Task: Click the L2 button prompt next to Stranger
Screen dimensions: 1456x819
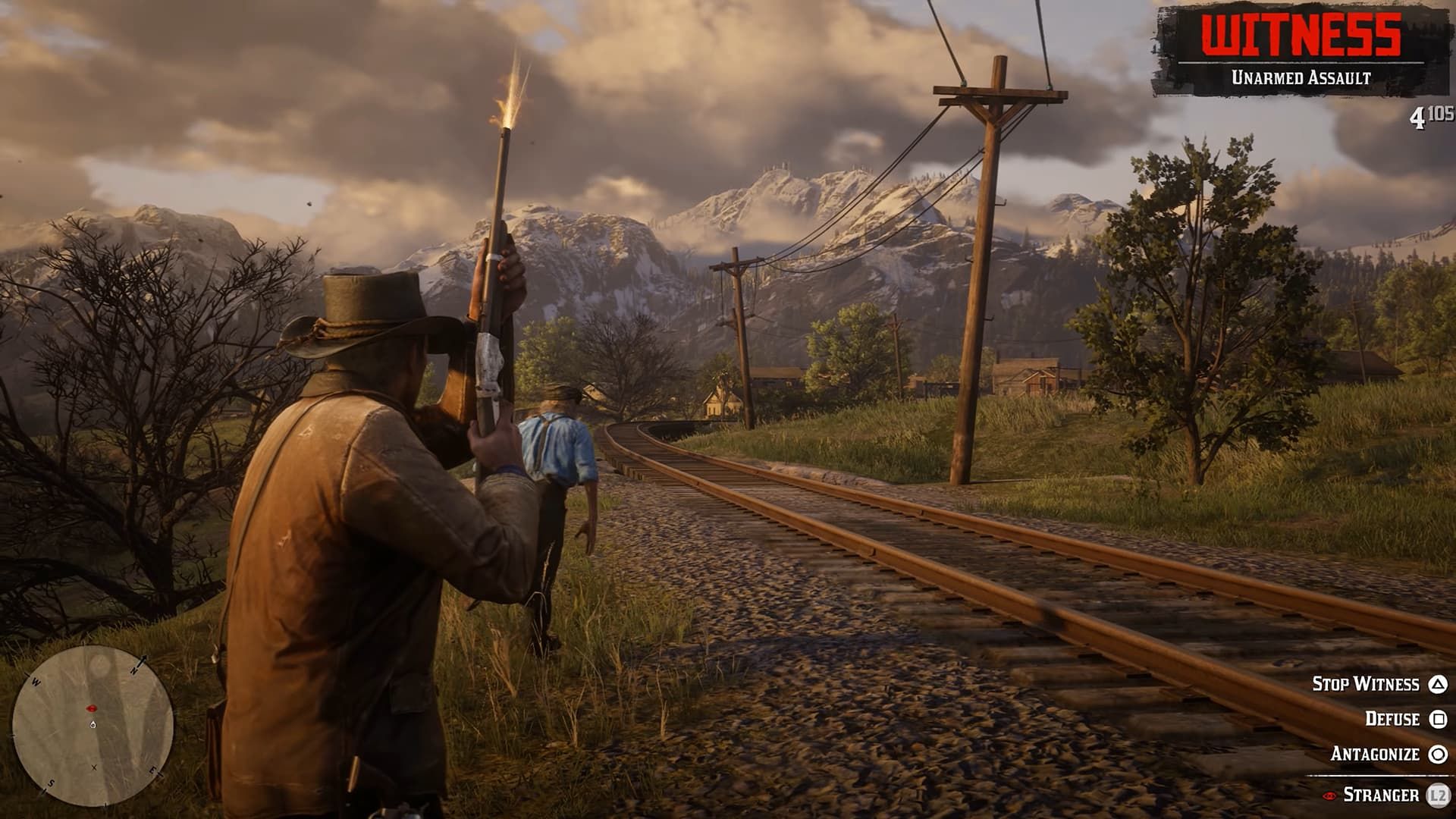Action: 1438,795
